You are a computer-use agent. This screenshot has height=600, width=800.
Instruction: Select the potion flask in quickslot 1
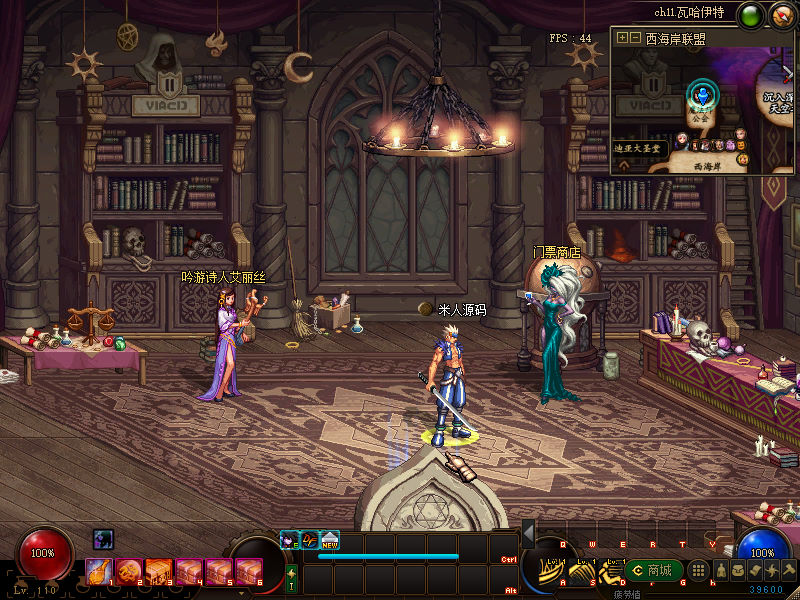pyautogui.click(x=99, y=571)
